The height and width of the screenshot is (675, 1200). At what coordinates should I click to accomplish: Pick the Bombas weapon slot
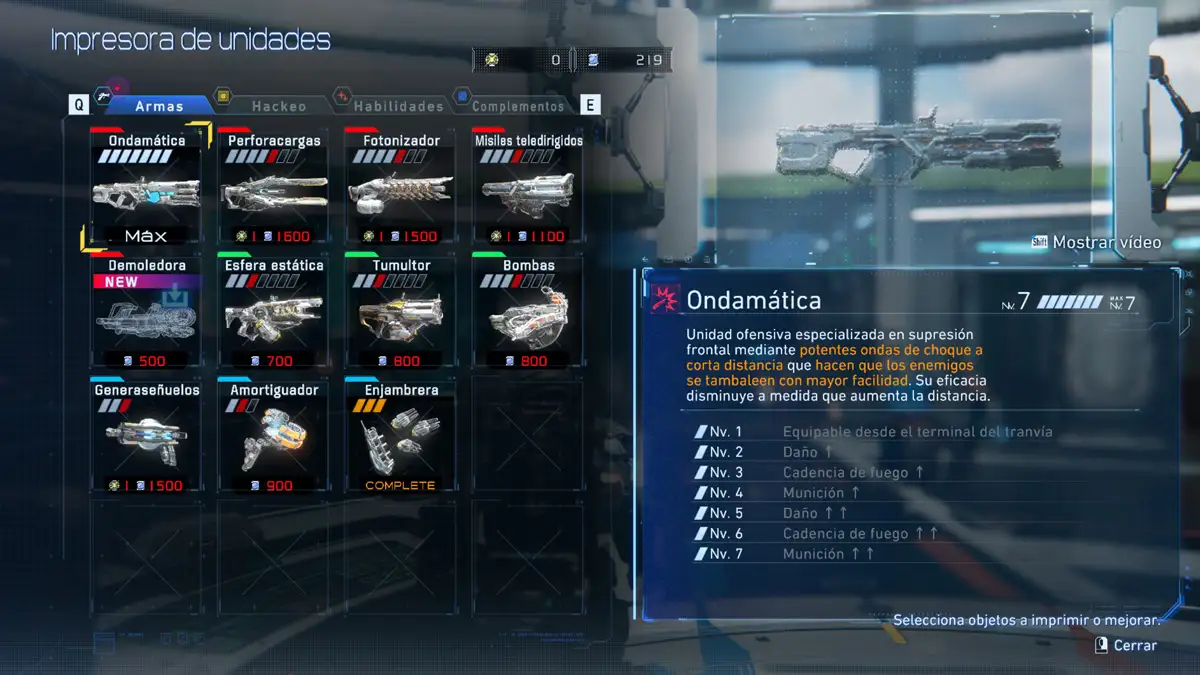click(527, 312)
